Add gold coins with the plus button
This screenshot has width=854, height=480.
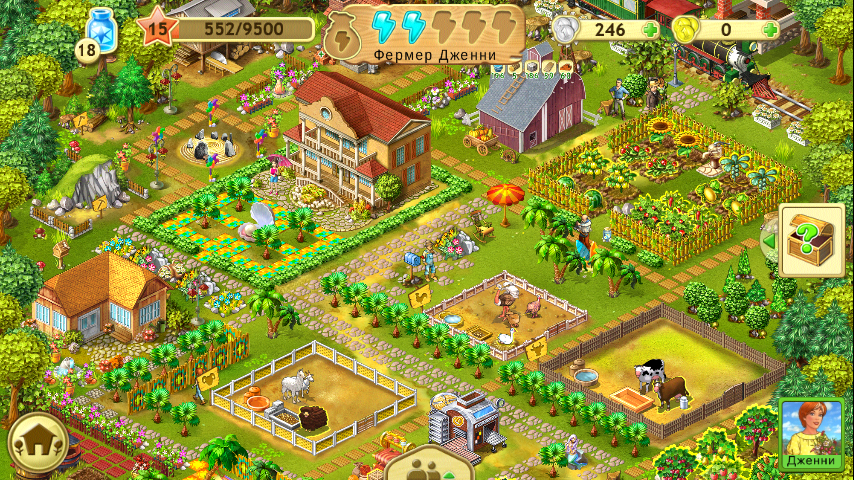tap(769, 30)
